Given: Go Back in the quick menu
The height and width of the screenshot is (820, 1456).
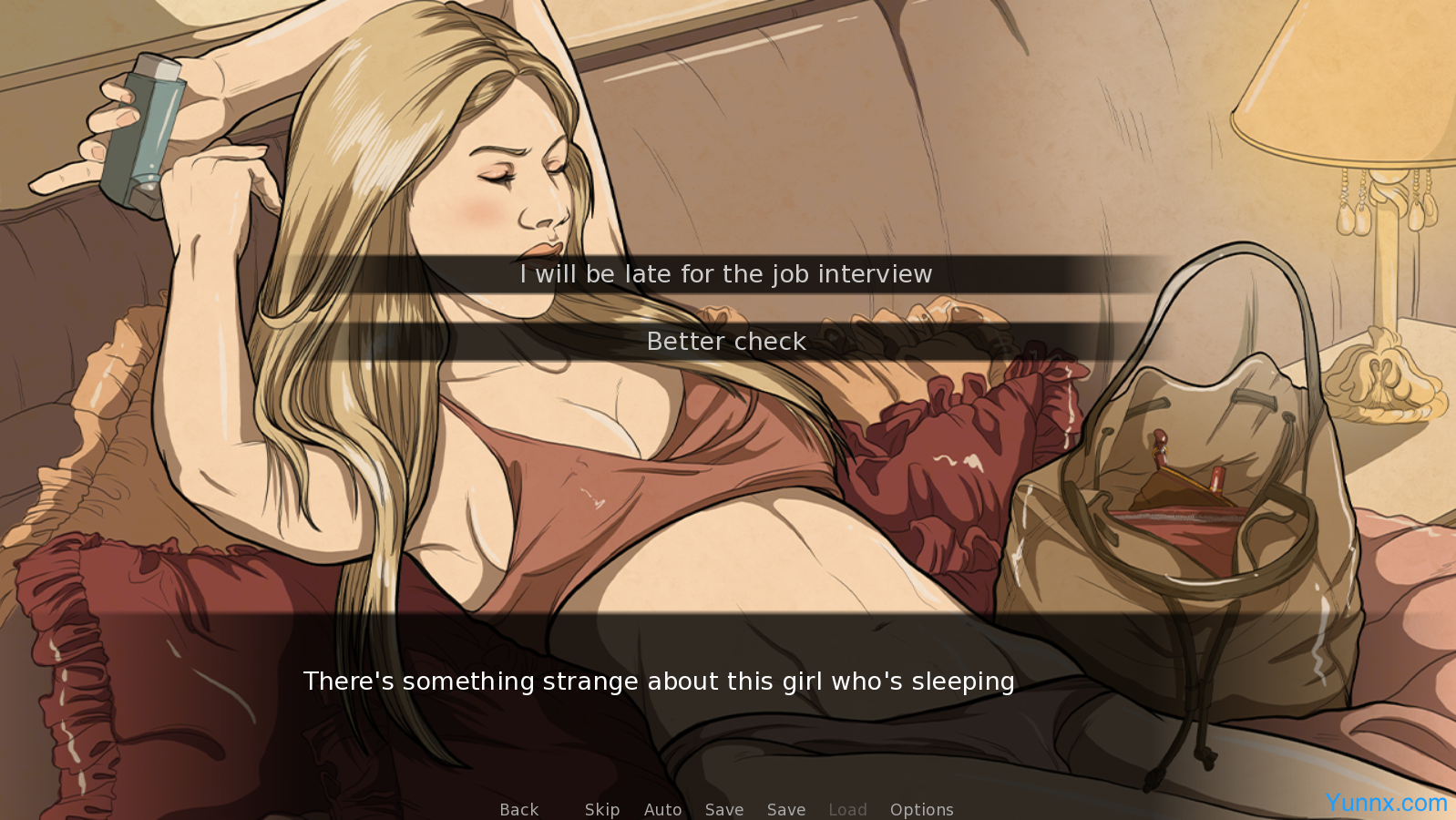Looking at the screenshot, I should 519,809.
